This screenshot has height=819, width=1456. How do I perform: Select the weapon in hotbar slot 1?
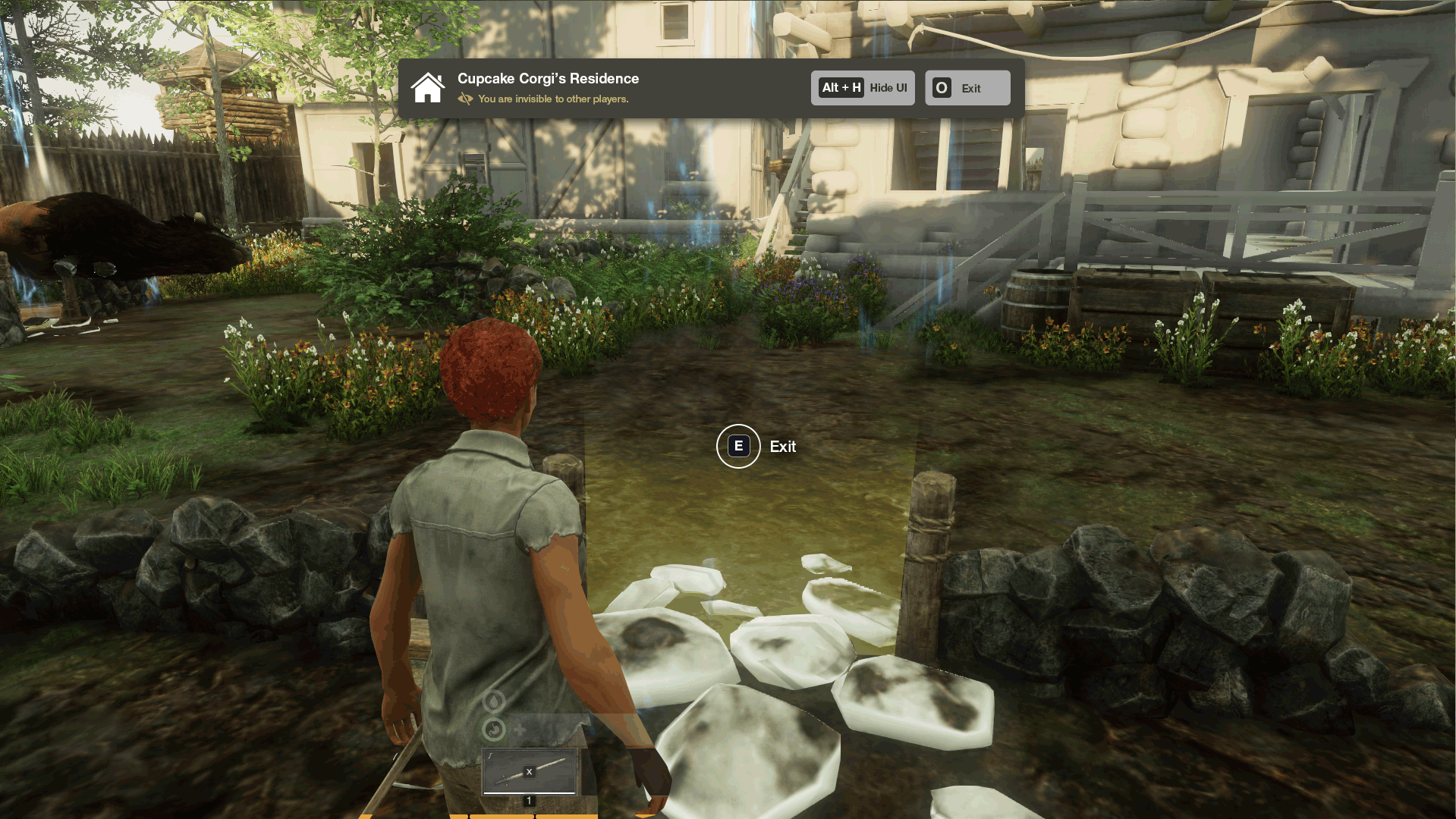tap(530, 771)
